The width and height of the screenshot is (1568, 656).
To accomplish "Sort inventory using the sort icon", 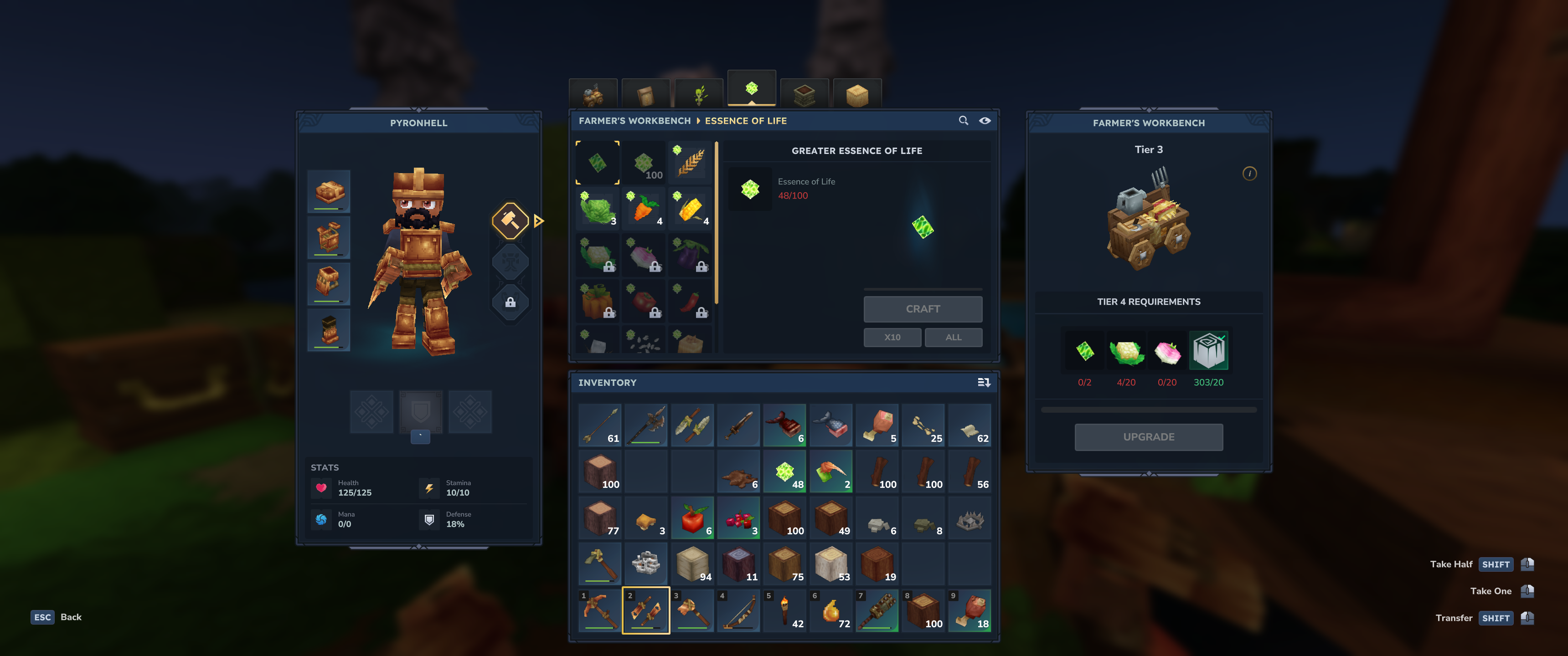I will click(983, 383).
